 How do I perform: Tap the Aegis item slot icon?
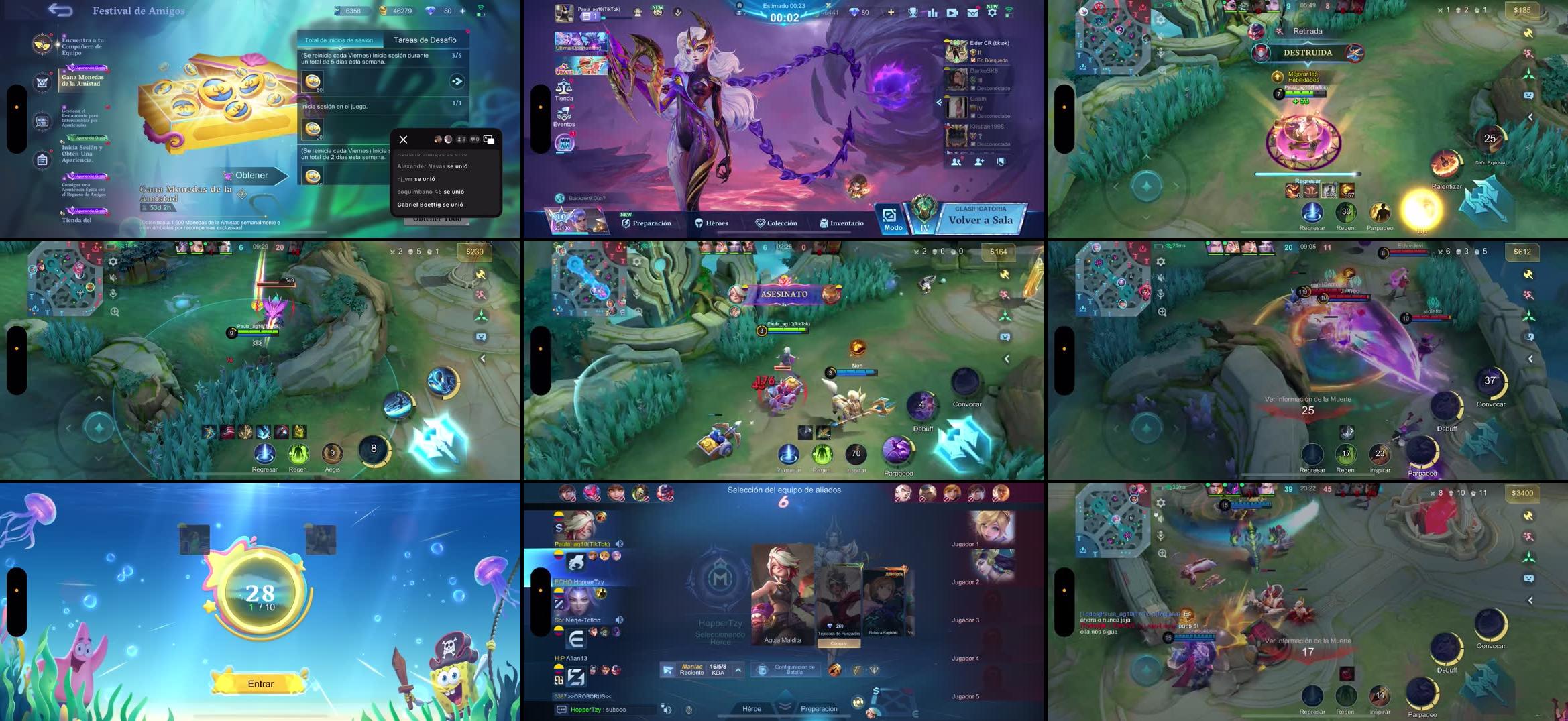tap(333, 452)
